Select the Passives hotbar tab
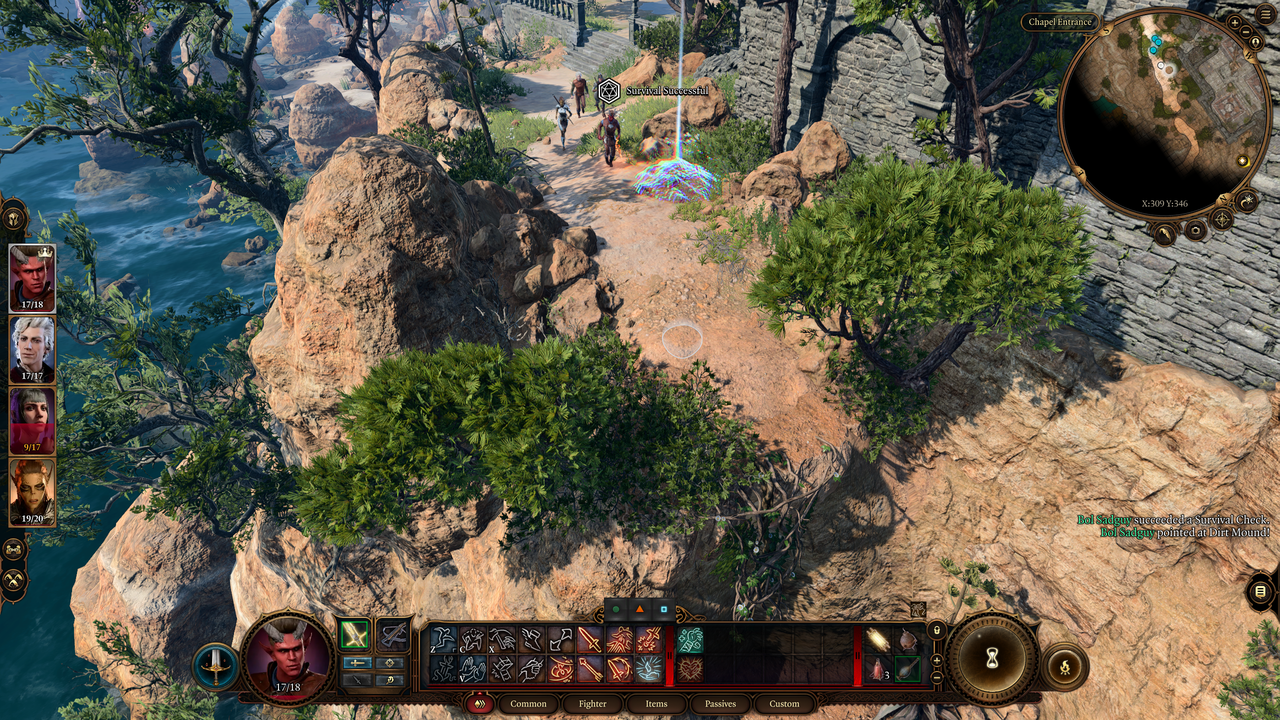This screenshot has height=720, width=1280. click(720, 703)
